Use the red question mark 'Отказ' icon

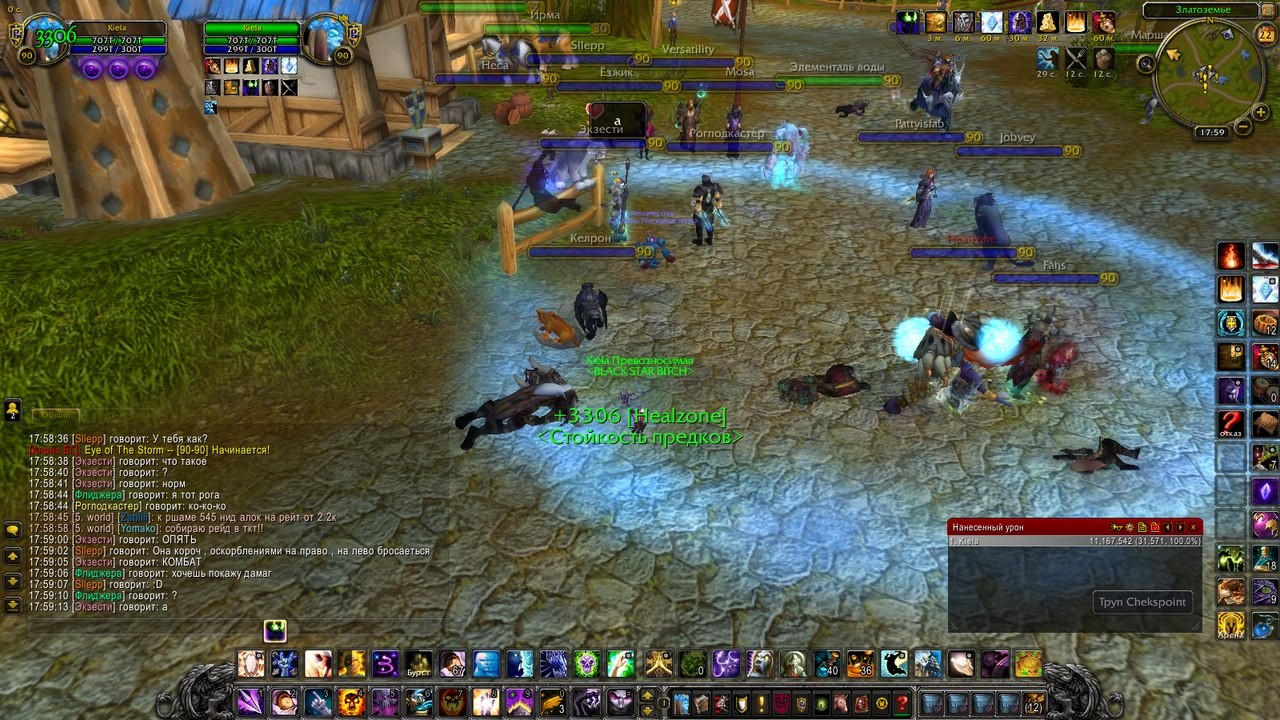[1230, 423]
